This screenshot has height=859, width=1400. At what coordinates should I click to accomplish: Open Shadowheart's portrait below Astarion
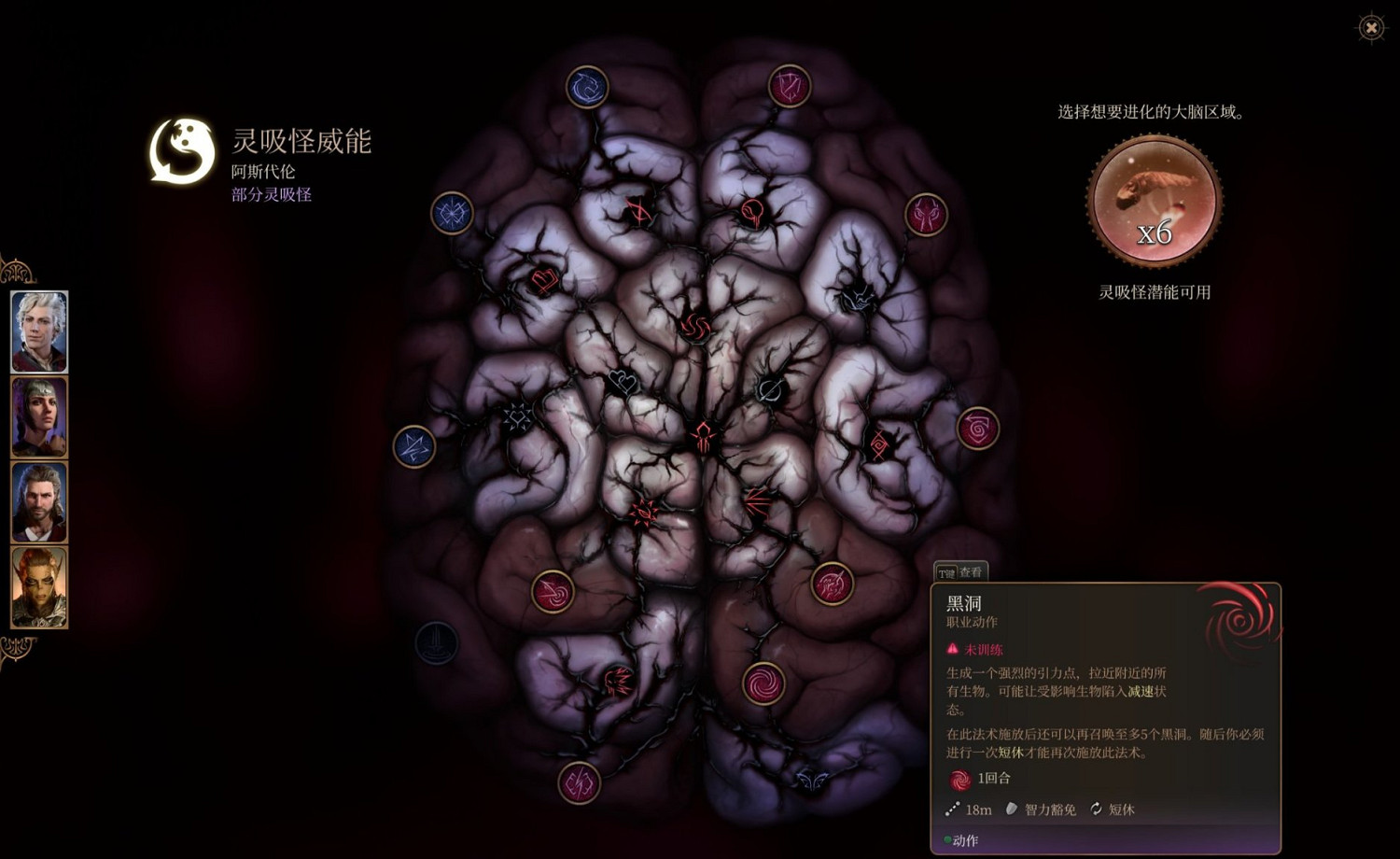(x=38, y=416)
